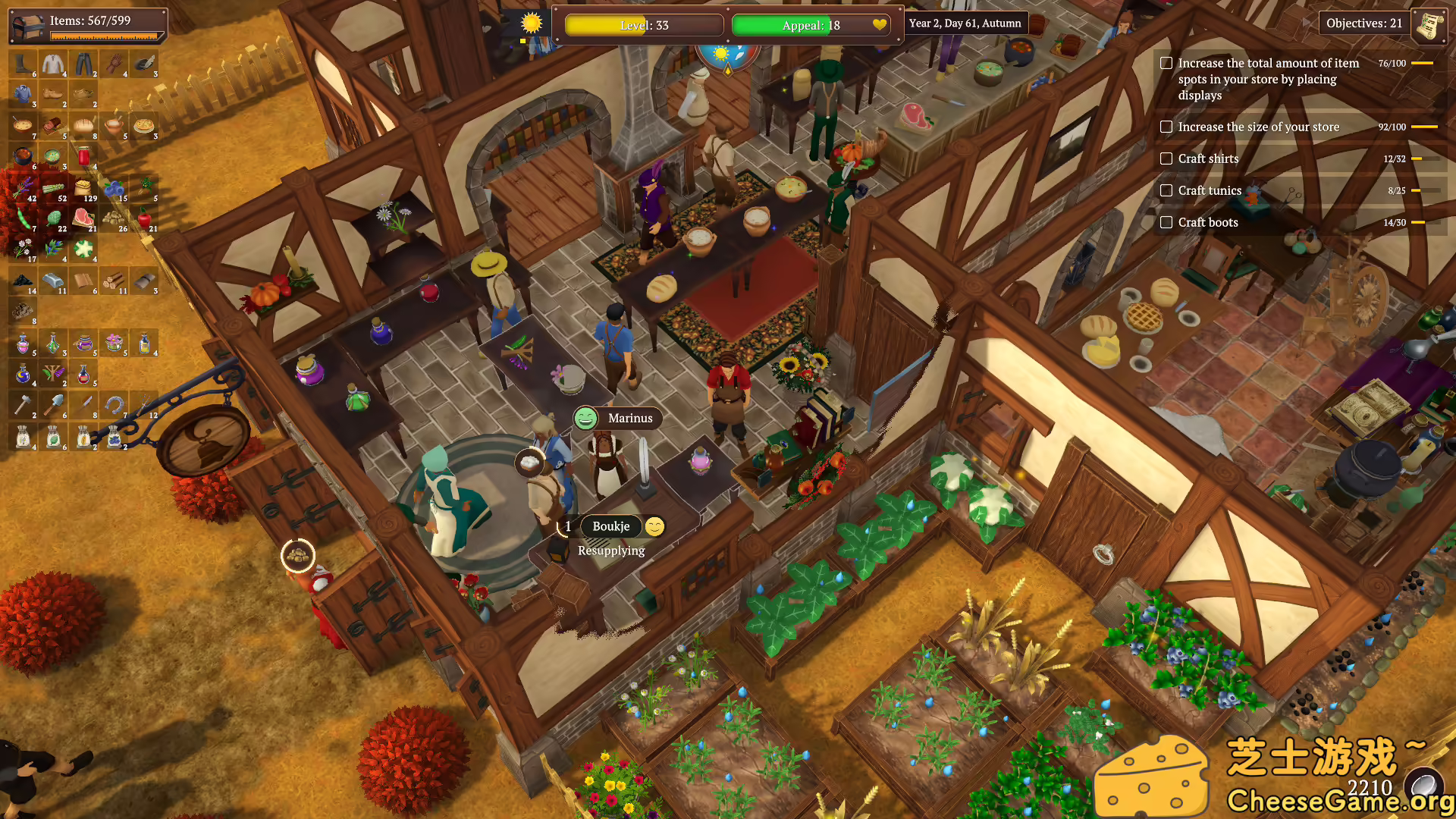Choose the iron ingot slot
The height and width of the screenshot is (819, 1456).
(x=53, y=281)
